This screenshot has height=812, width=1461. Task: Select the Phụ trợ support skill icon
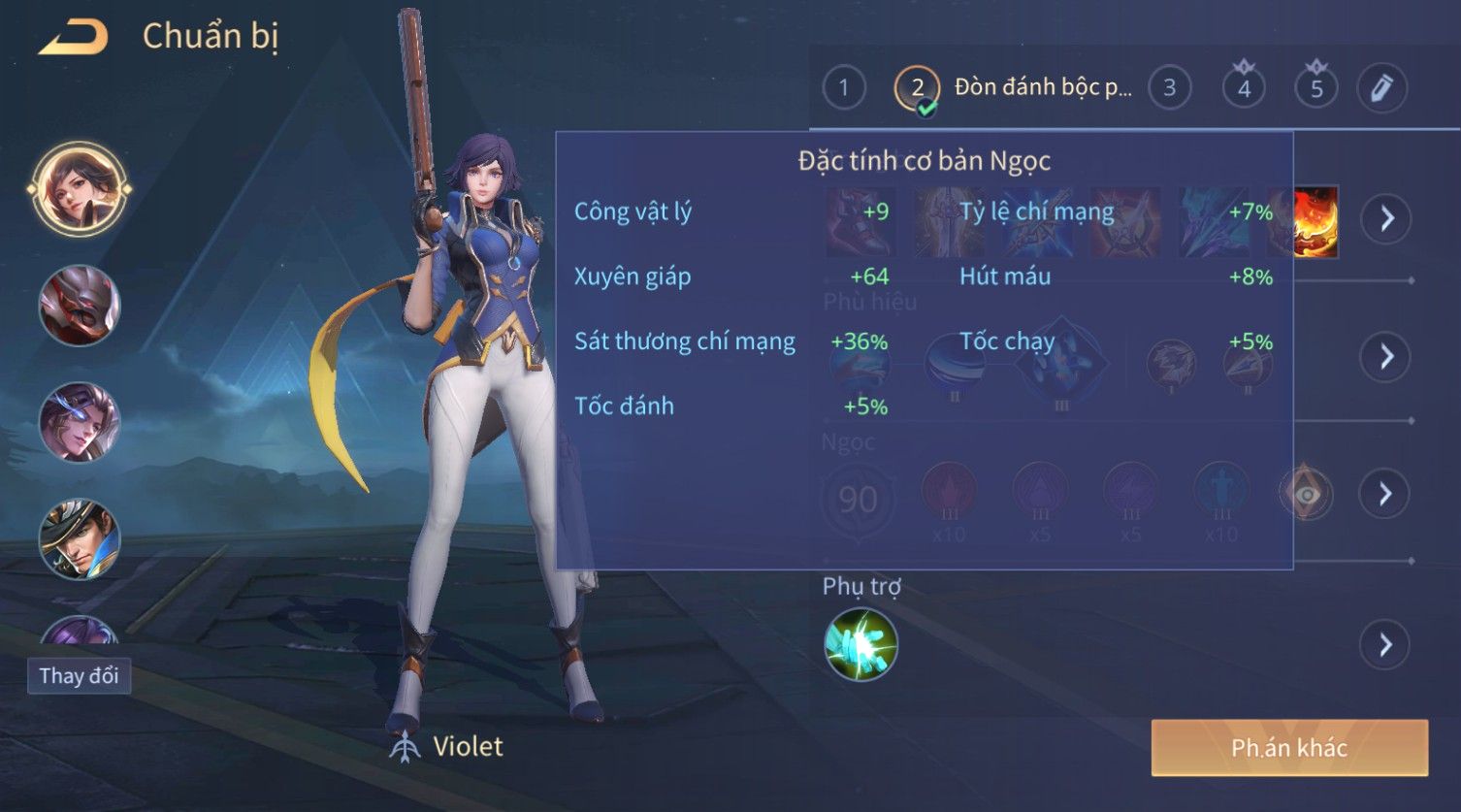(x=860, y=644)
